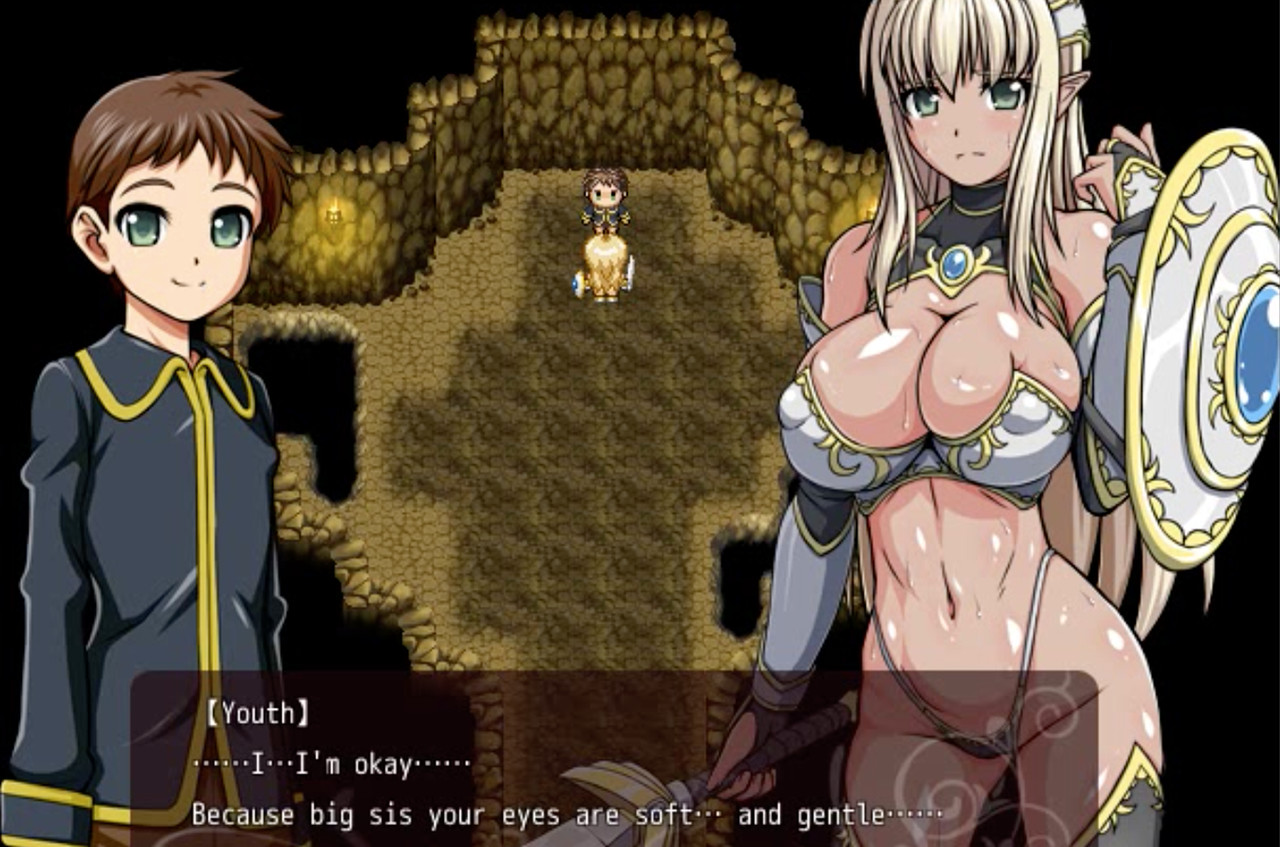Image resolution: width=1280 pixels, height=847 pixels.
Task: Advance the Youth's dialogue message box
Action: click(x=614, y=762)
